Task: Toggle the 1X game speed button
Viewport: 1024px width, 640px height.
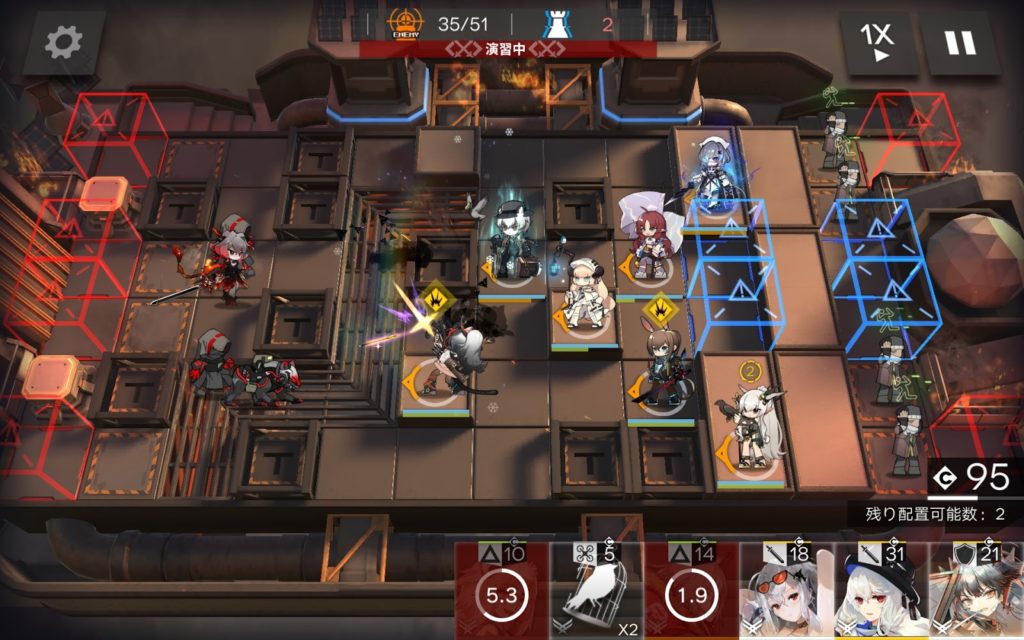Action: point(878,43)
